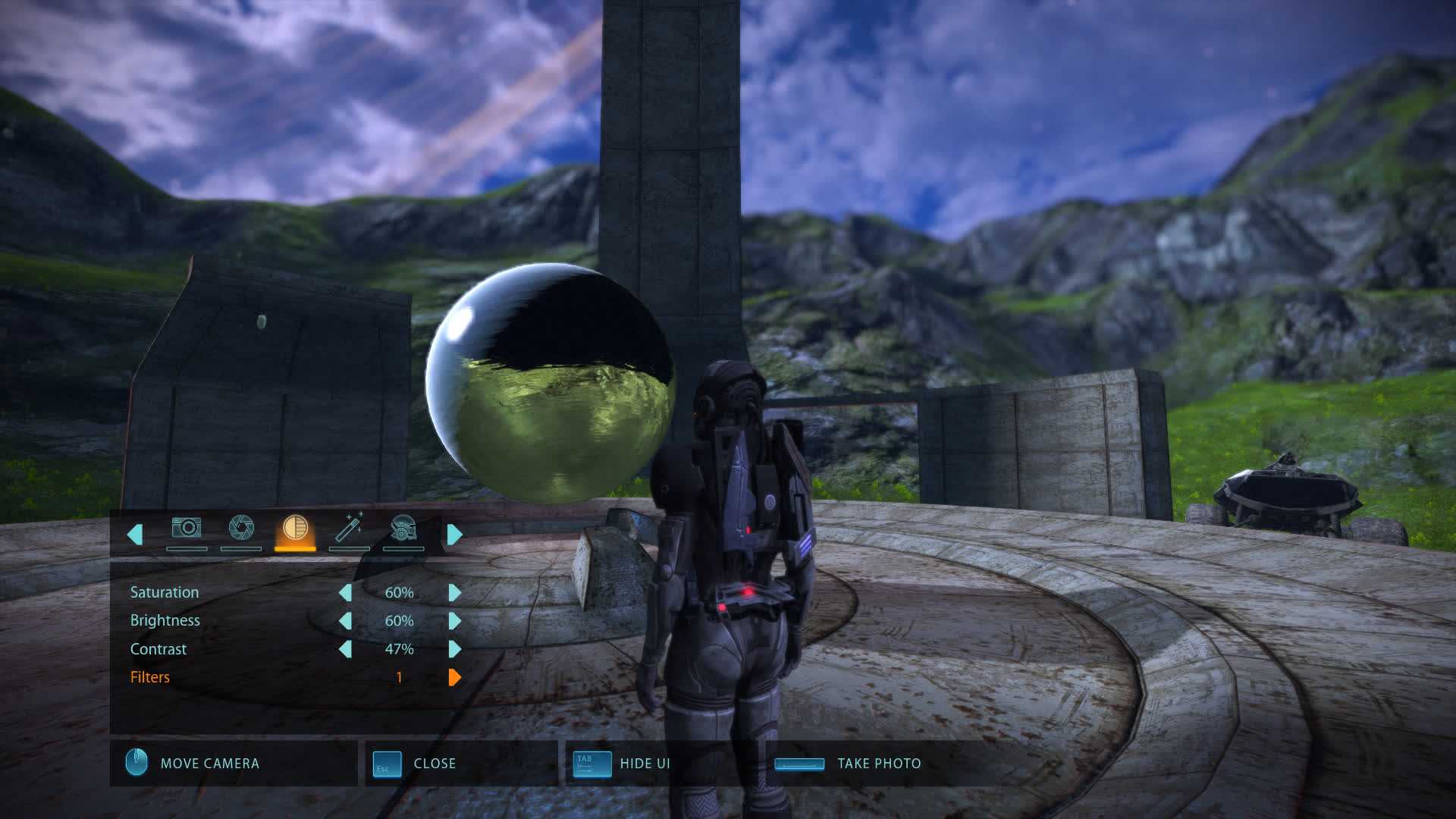1456x819 pixels.
Task: Go to the previous tab with left arrow
Action: point(135,535)
